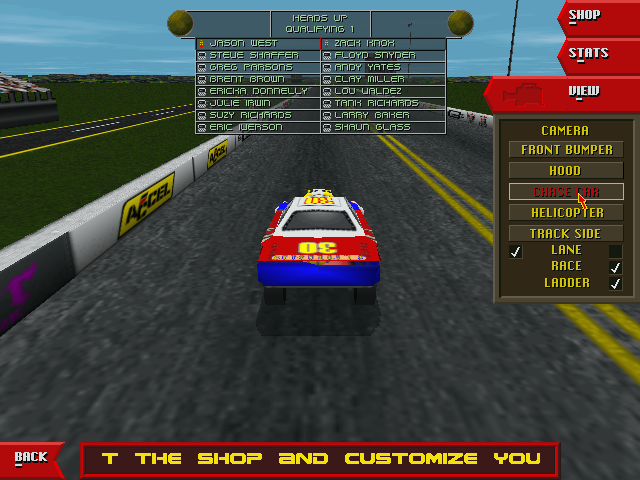Open the Stats menu
The height and width of the screenshot is (480, 640).
(x=589, y=53)
